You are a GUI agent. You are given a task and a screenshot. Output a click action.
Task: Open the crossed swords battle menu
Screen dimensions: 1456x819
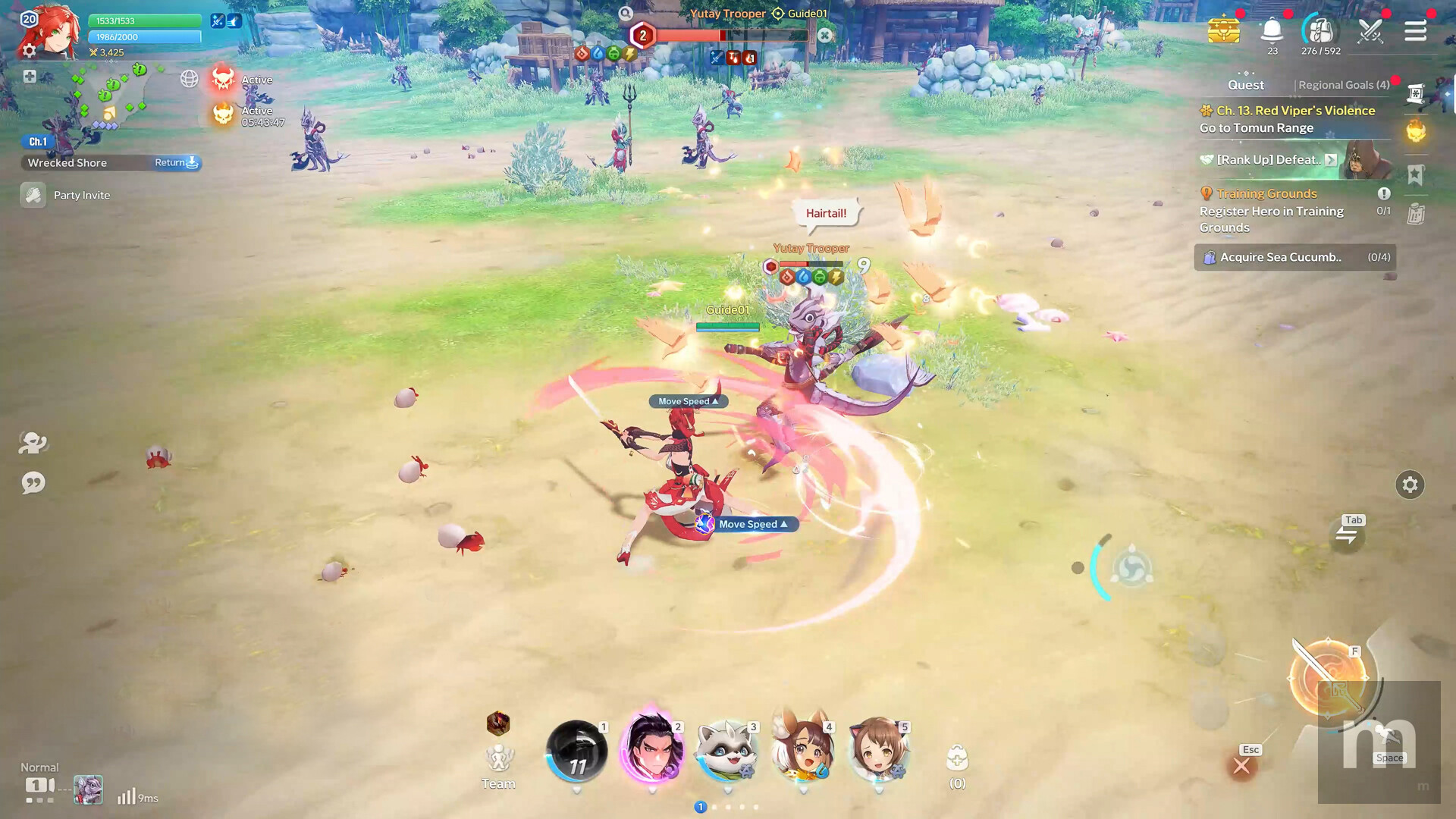1370,31
